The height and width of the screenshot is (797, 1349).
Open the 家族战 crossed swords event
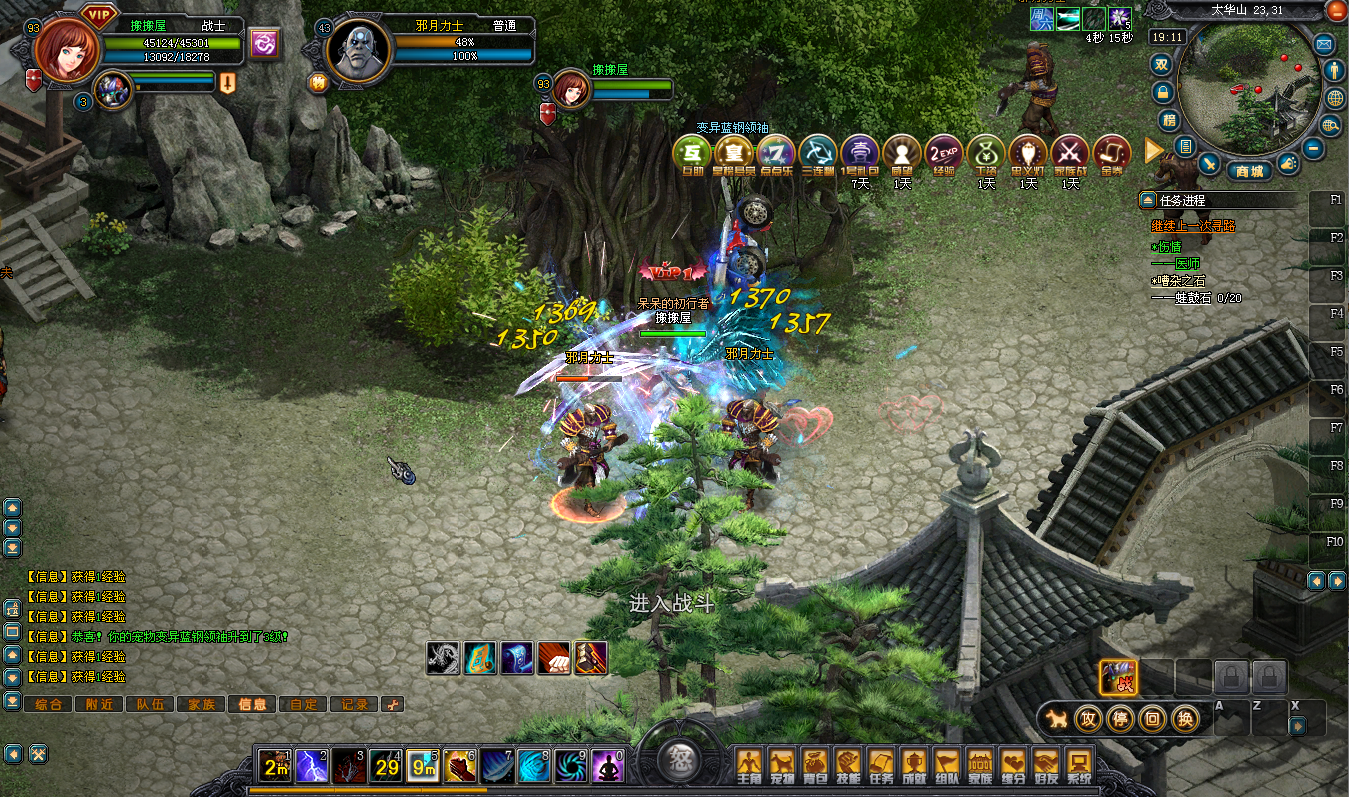click(1070, 153)
